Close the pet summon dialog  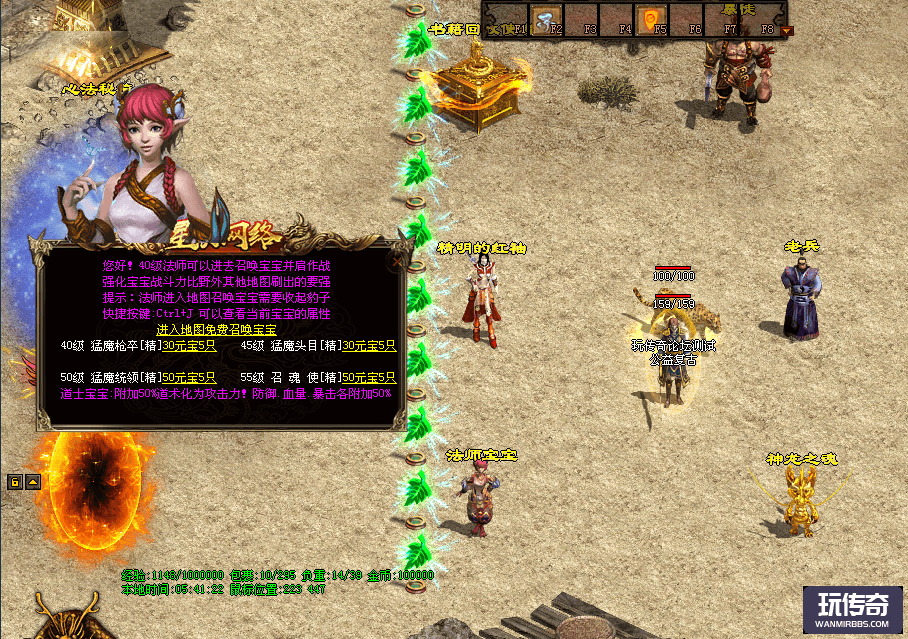pos(397,262)
